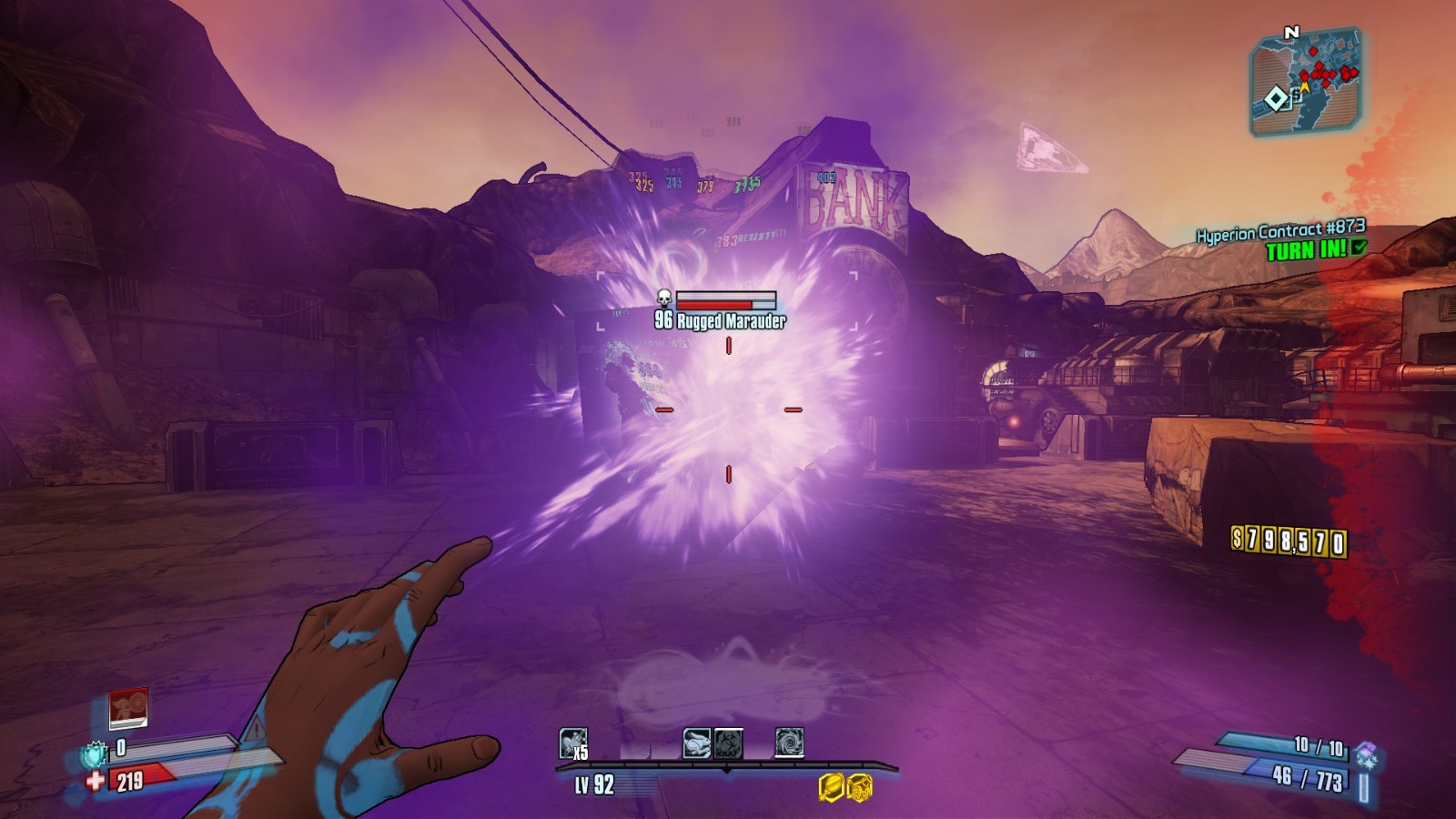Screen dimensions: 1456x819
Task: Click the red action skill cooldown icon
Action: tap(128, 708)
